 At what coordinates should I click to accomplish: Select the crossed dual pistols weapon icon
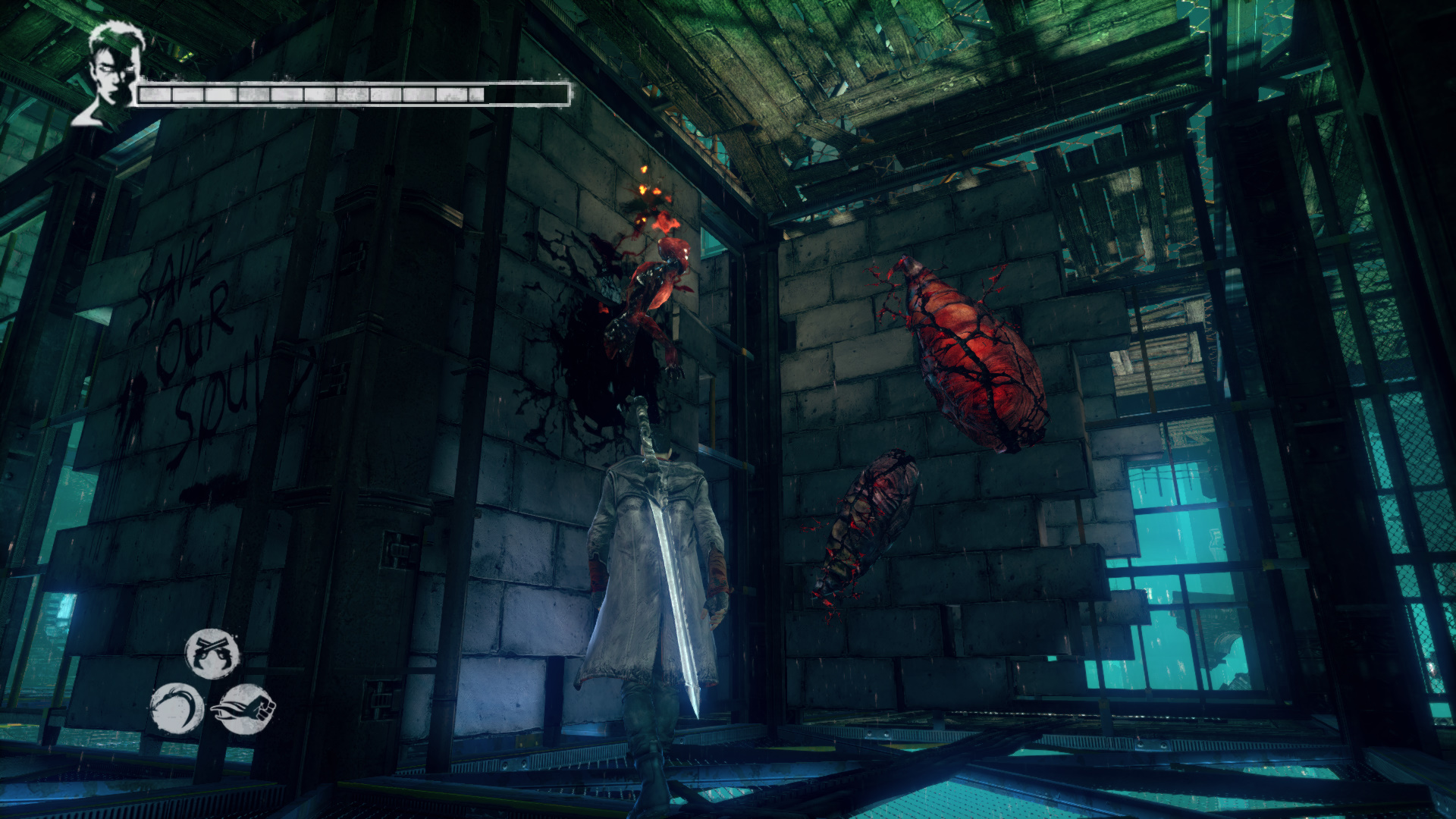[212, 653]
